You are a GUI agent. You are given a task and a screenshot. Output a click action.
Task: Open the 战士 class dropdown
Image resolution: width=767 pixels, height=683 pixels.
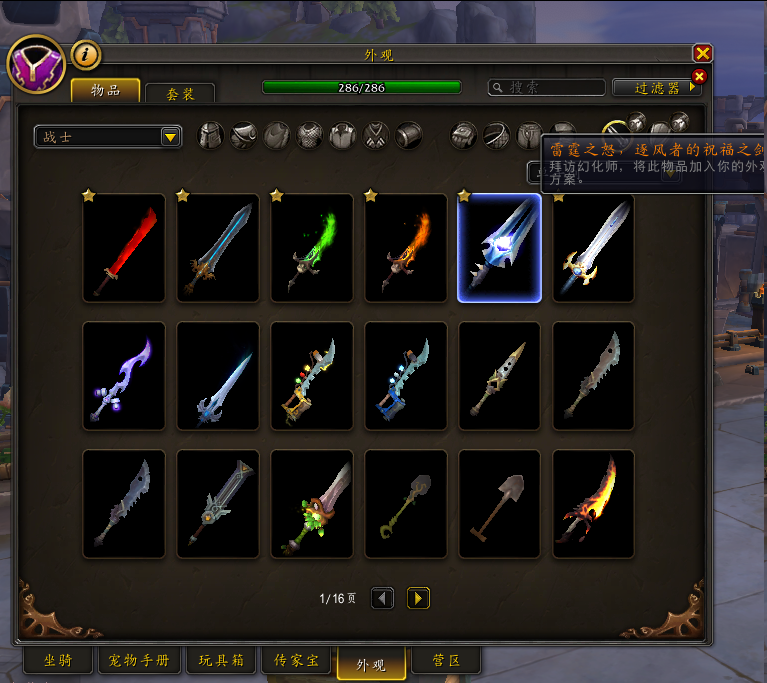(108, 137)
